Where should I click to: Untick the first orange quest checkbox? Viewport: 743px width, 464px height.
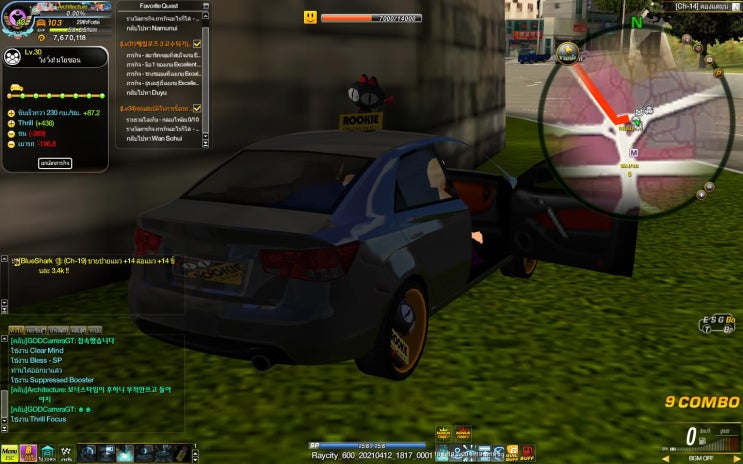197,45
